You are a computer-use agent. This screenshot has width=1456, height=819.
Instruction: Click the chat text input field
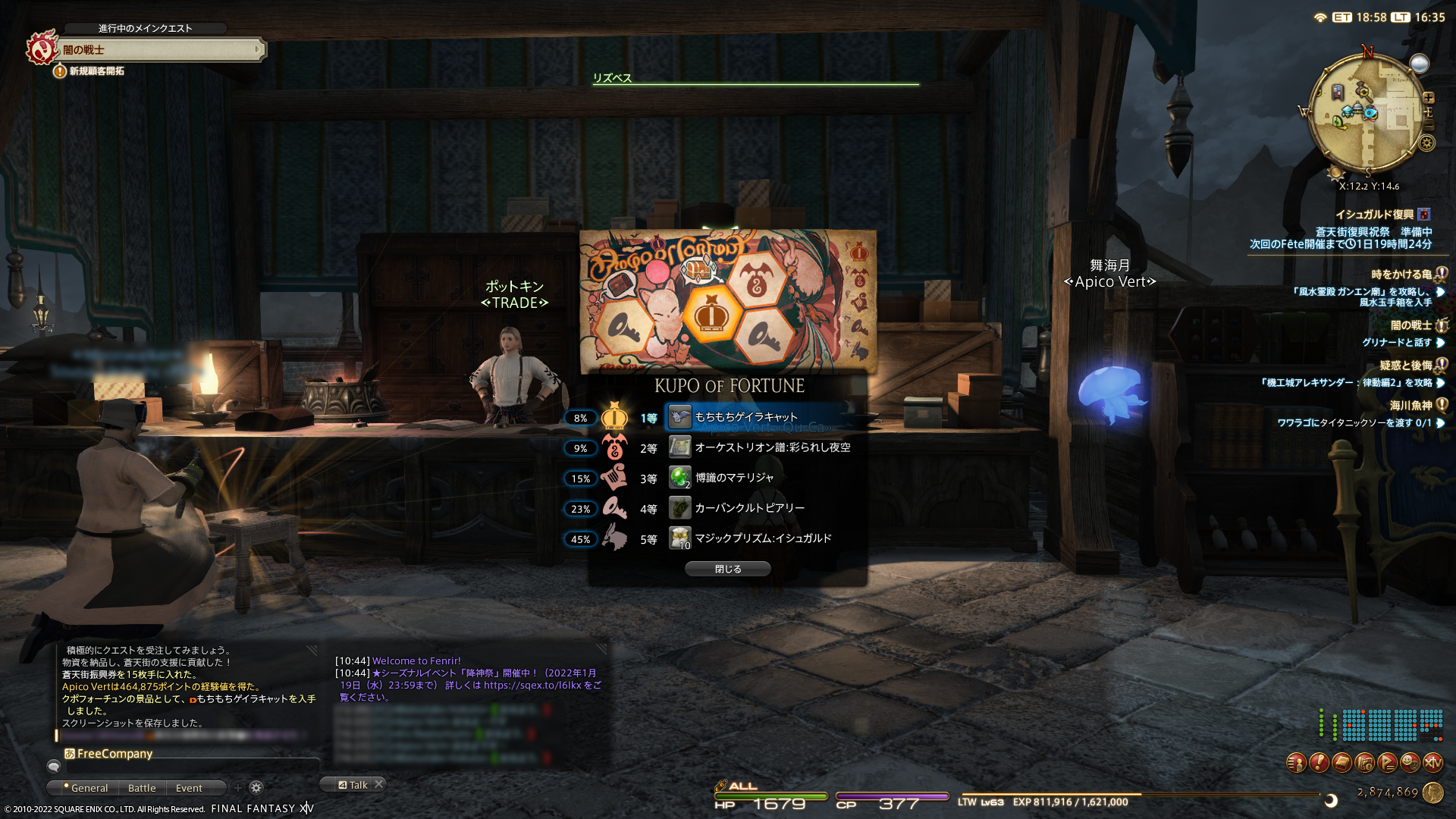click(x=190, y=767)
